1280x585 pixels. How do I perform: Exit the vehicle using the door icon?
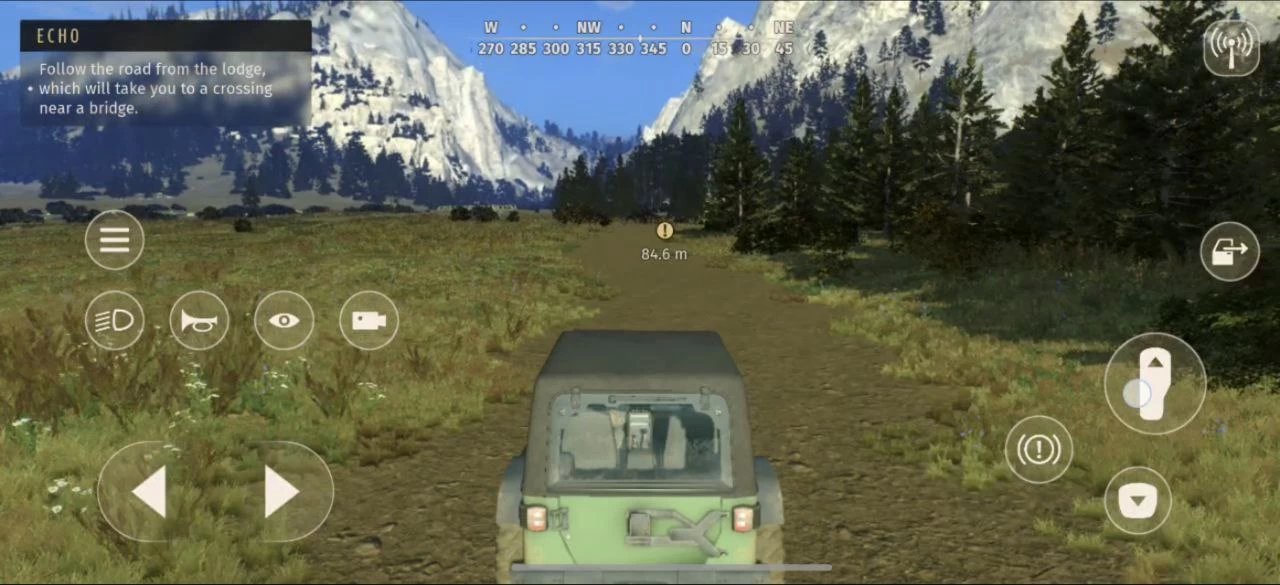1230,251
